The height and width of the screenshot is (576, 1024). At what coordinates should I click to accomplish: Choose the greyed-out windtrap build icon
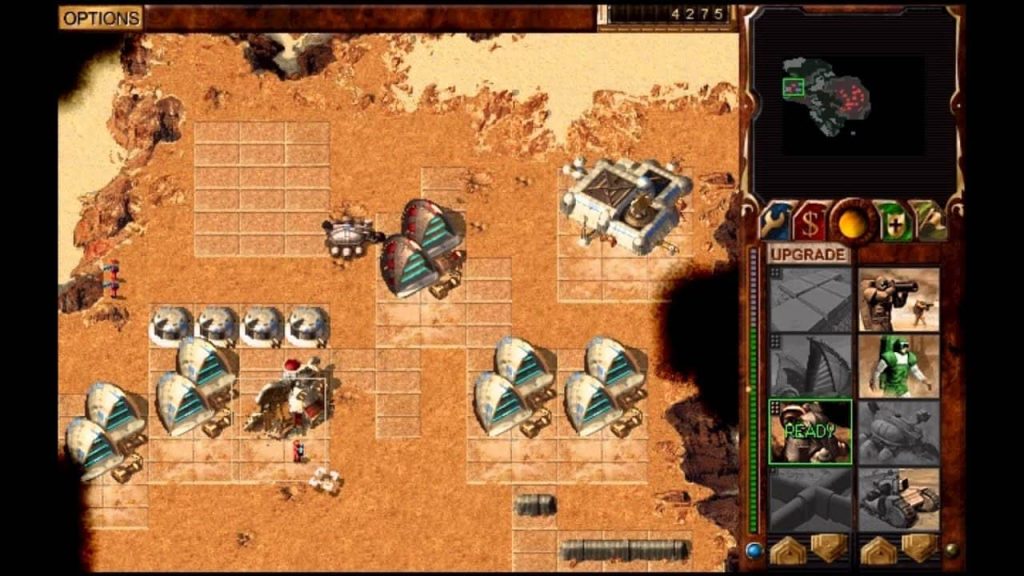(x=810, y=365)
